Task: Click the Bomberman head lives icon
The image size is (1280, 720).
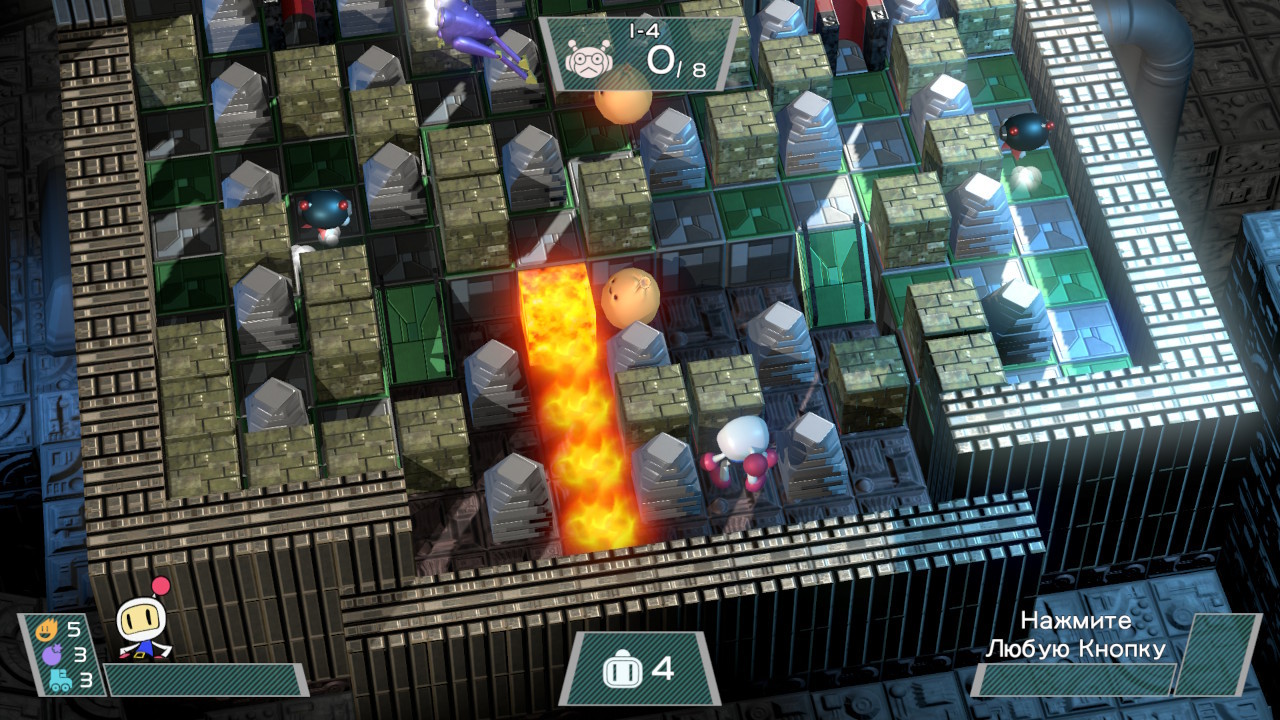Action: (x=620, y=669)
